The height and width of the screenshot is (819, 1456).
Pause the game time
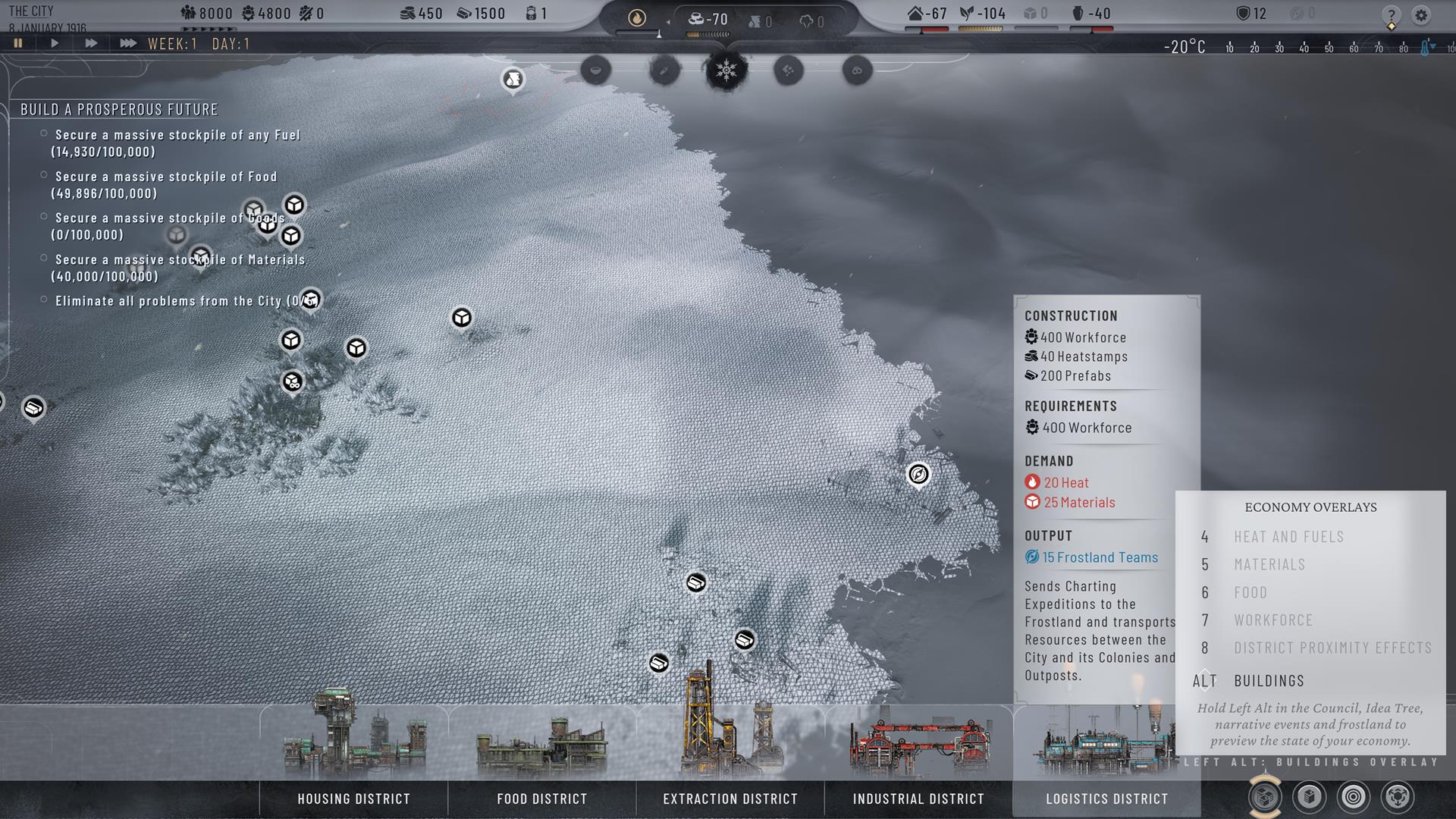(x=18, y=43)
